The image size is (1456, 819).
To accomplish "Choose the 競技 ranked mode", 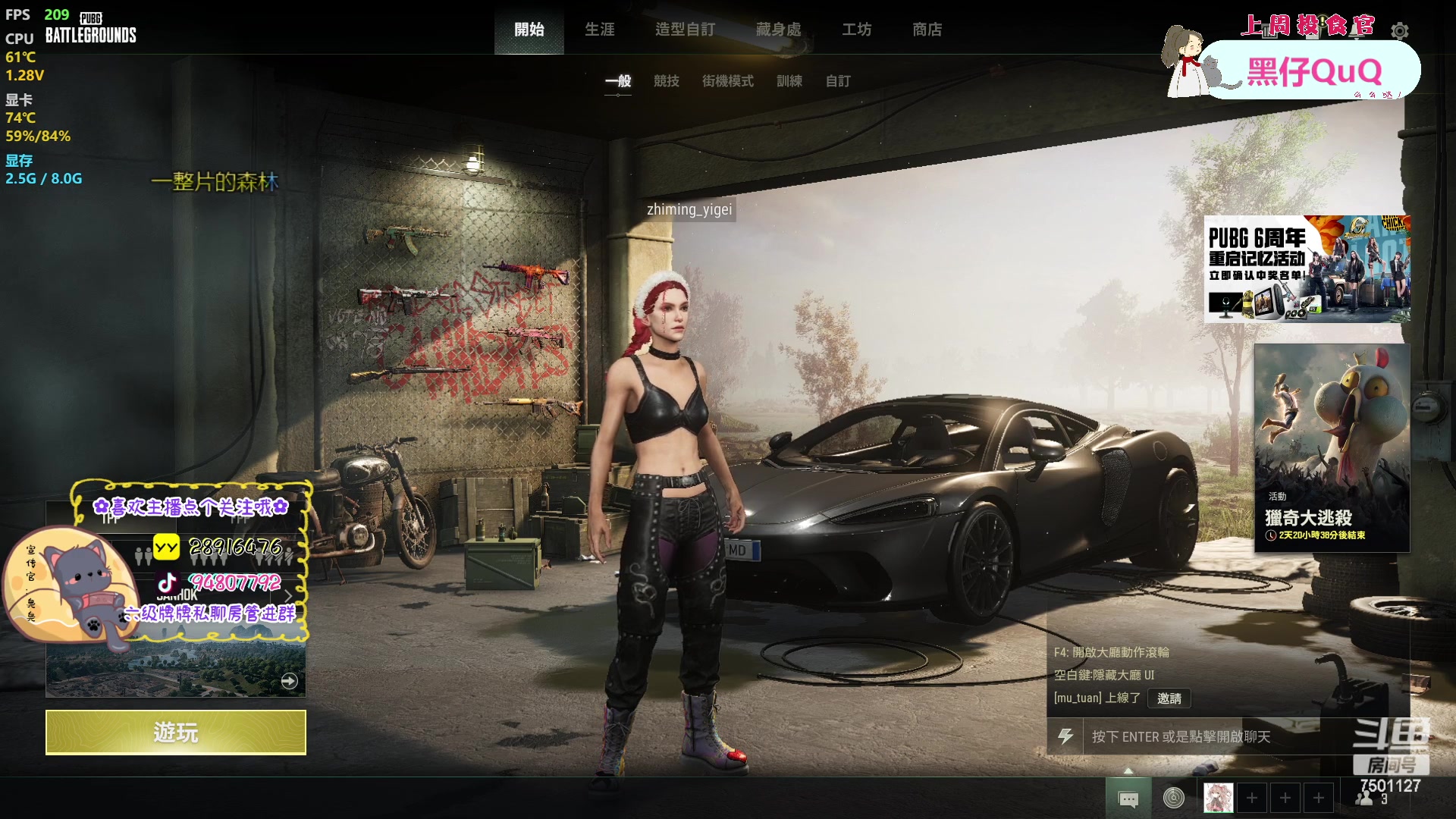I will [666, 81].
